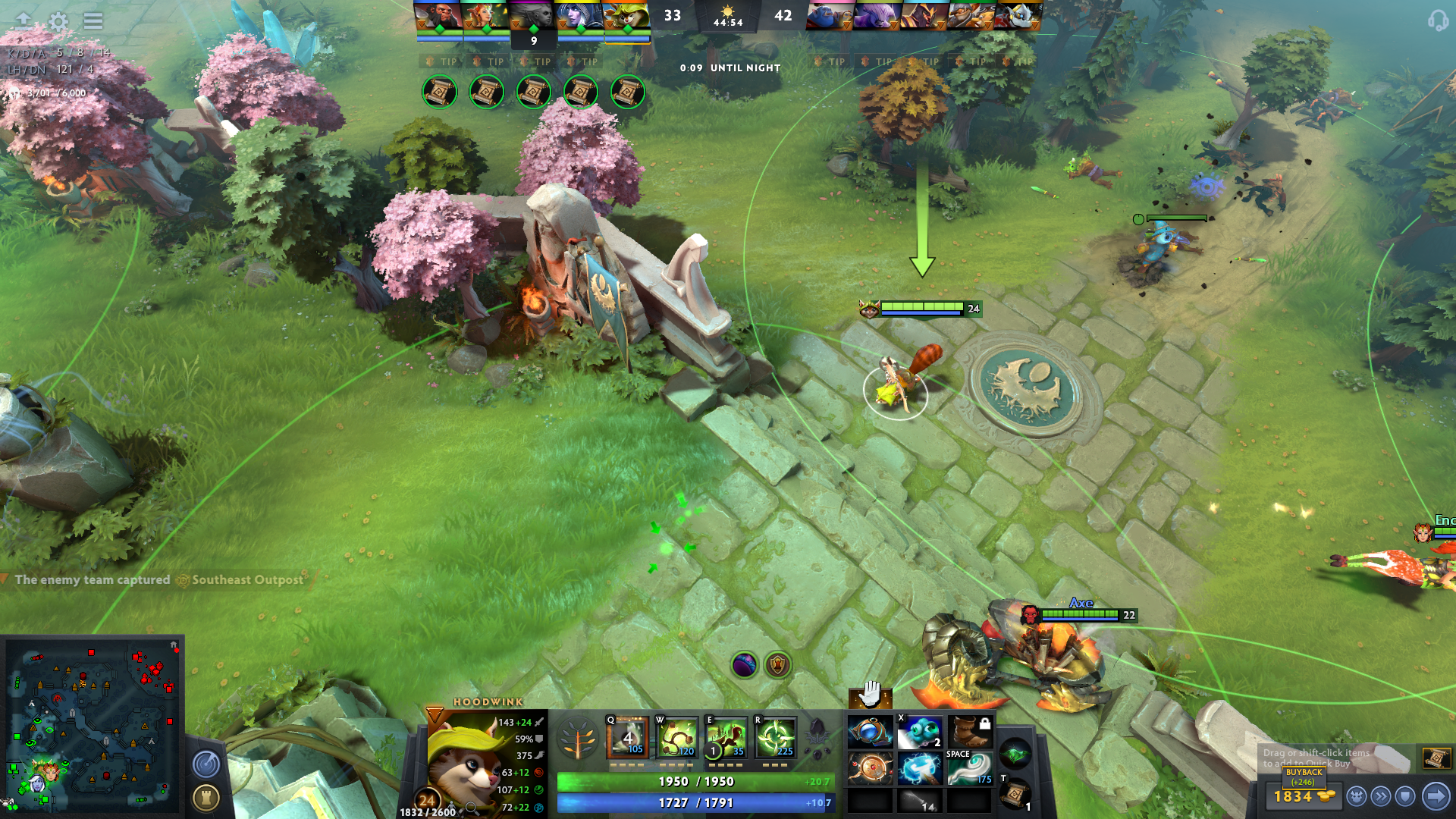Cast Acorn Shot ability (Q)
Image resolution: width=1456 pixels, height=819 pixels.
click(628, 738)
